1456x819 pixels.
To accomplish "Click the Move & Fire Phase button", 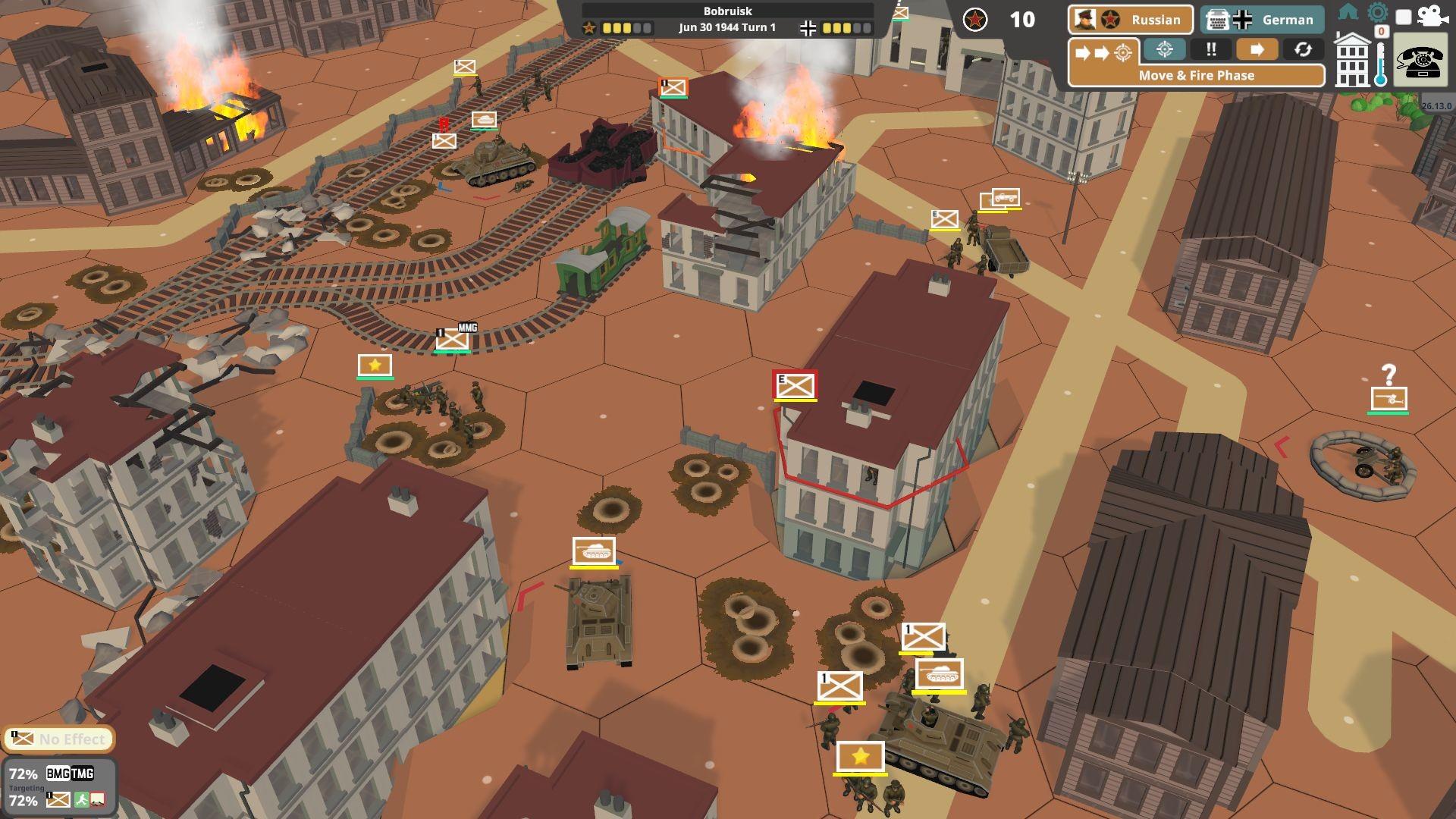I will point(1196,75).
